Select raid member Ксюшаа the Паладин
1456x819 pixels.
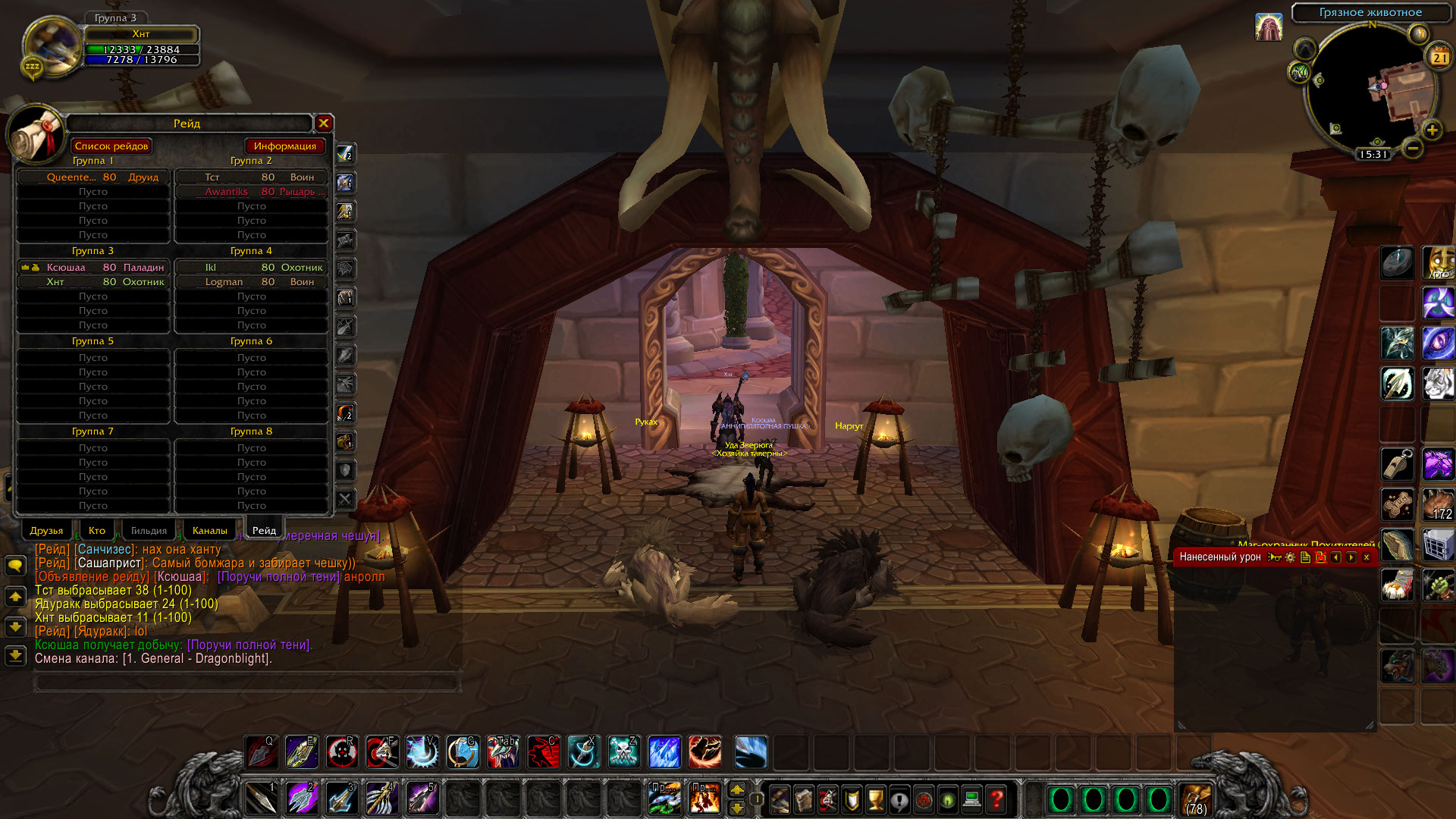pos(94,267)
